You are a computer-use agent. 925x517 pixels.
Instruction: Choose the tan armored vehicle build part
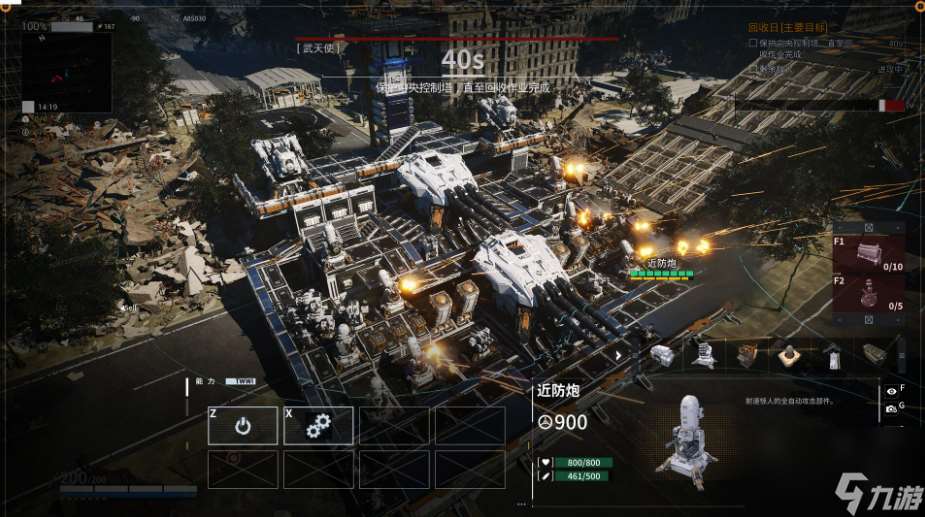coord(873,354)
